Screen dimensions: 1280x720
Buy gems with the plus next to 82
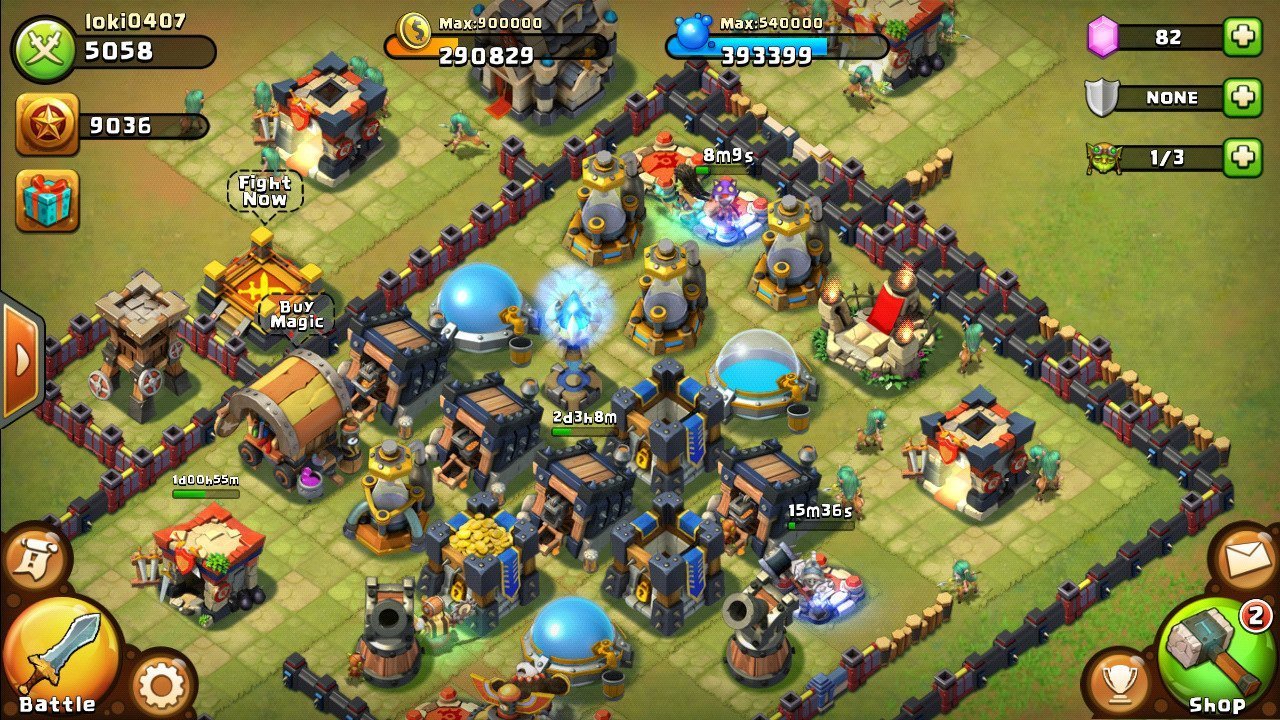point(1241,37)
